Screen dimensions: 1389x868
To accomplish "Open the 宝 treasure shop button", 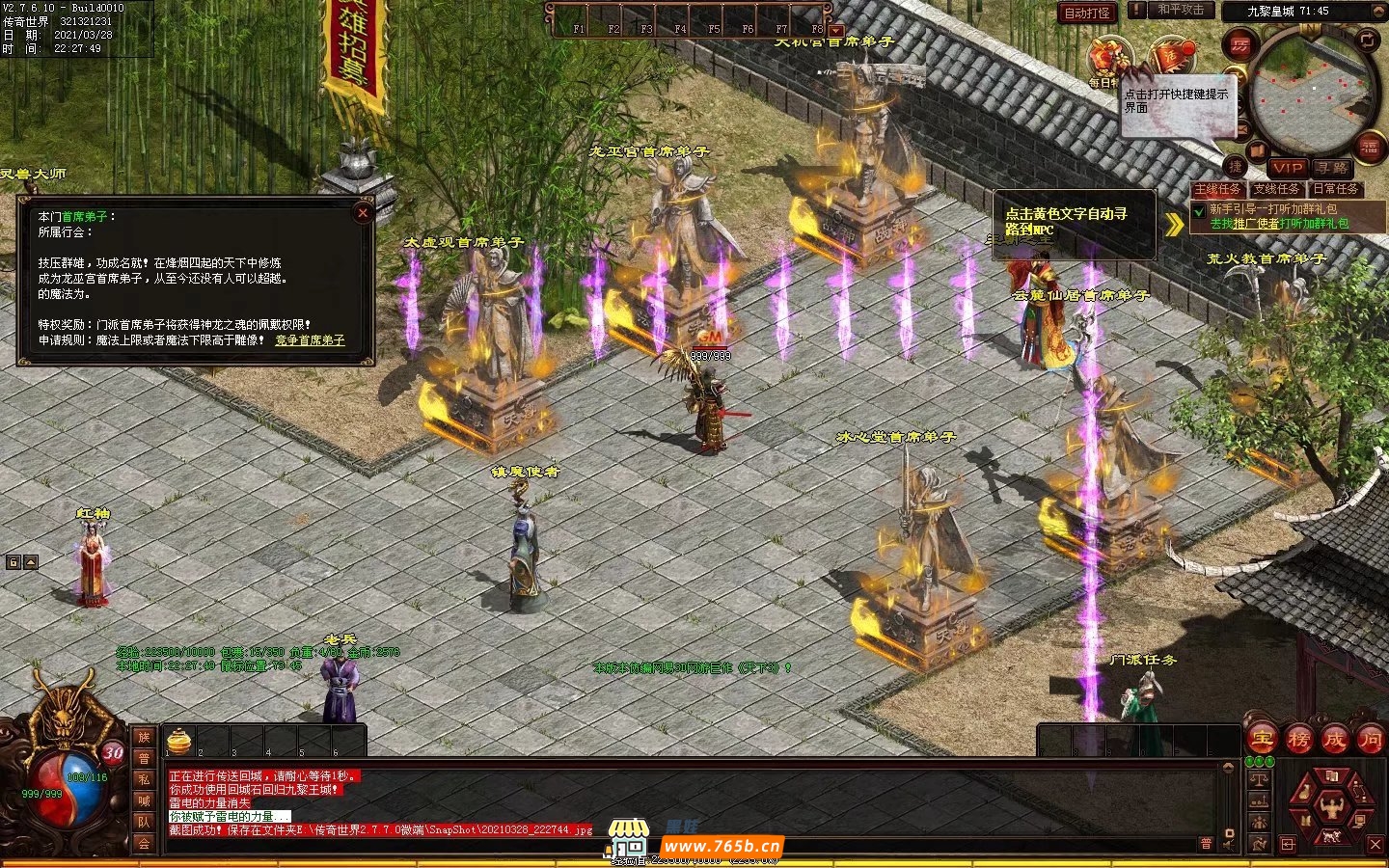I will click(x=1262, y=740).
